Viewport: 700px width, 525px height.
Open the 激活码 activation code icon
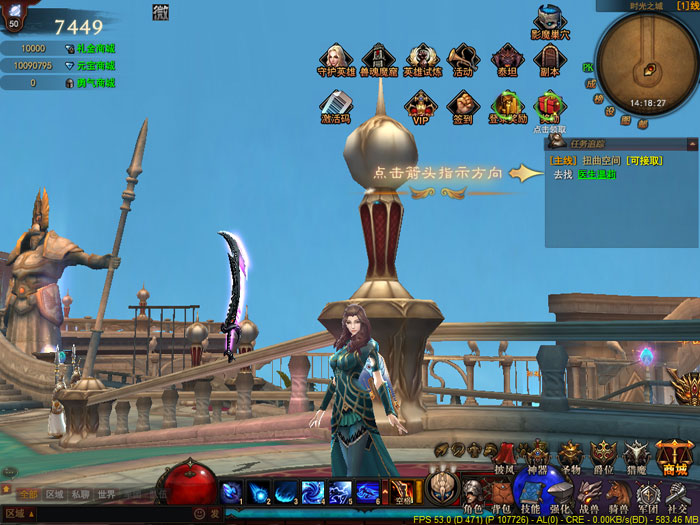pyautogui.click(x=336, y=105)
